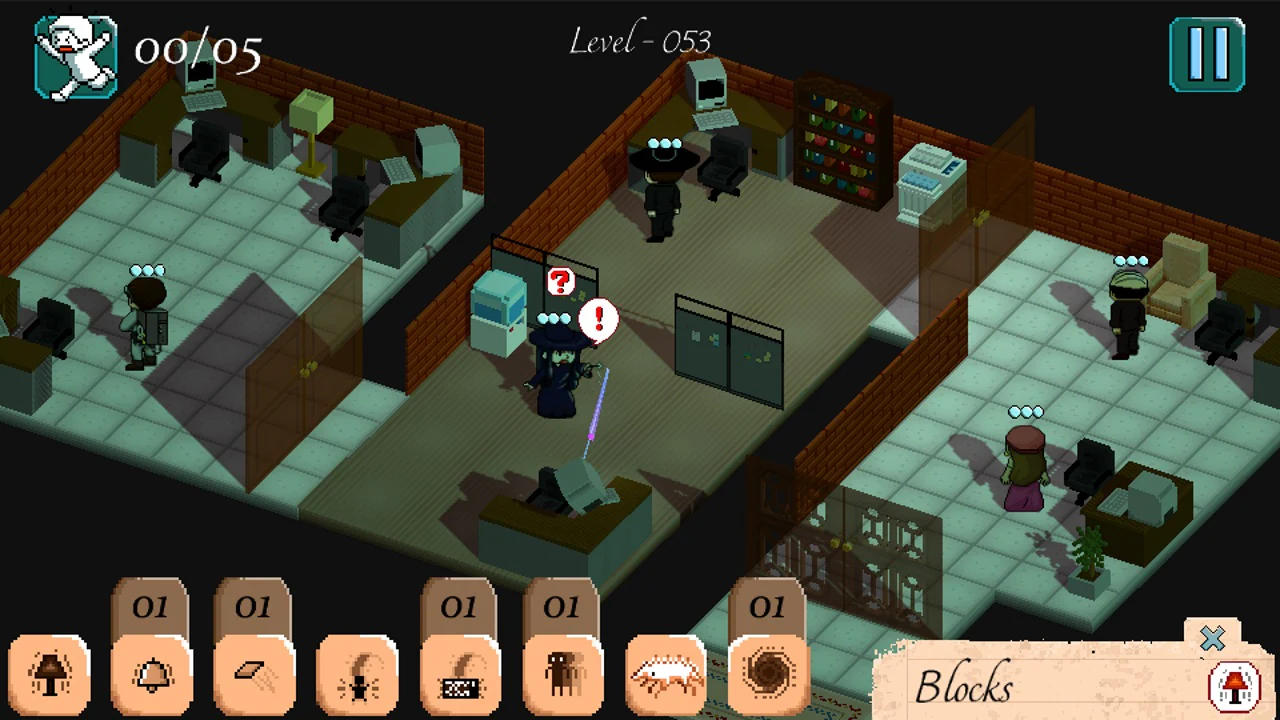Close the Blocks tutorial note
This screenshot has height=720, width=1280.
point(1213,640)
